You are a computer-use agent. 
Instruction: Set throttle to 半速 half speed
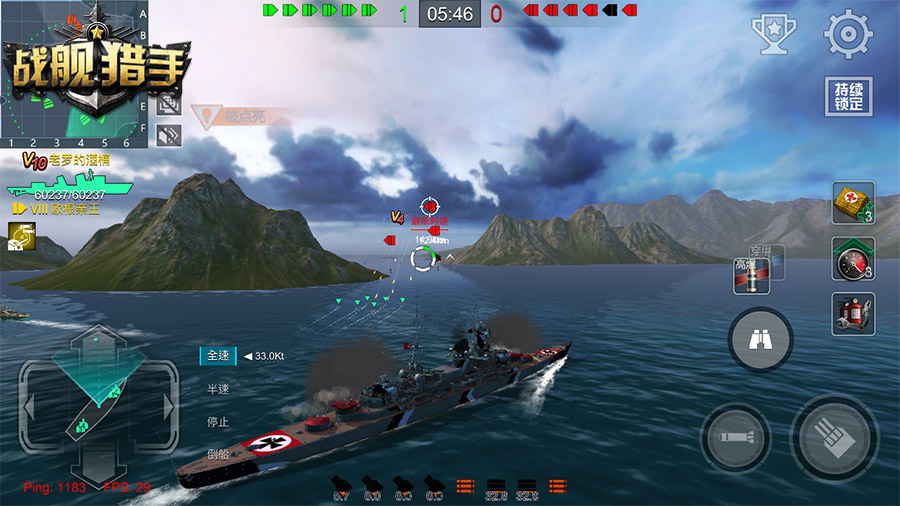point(218,389)
